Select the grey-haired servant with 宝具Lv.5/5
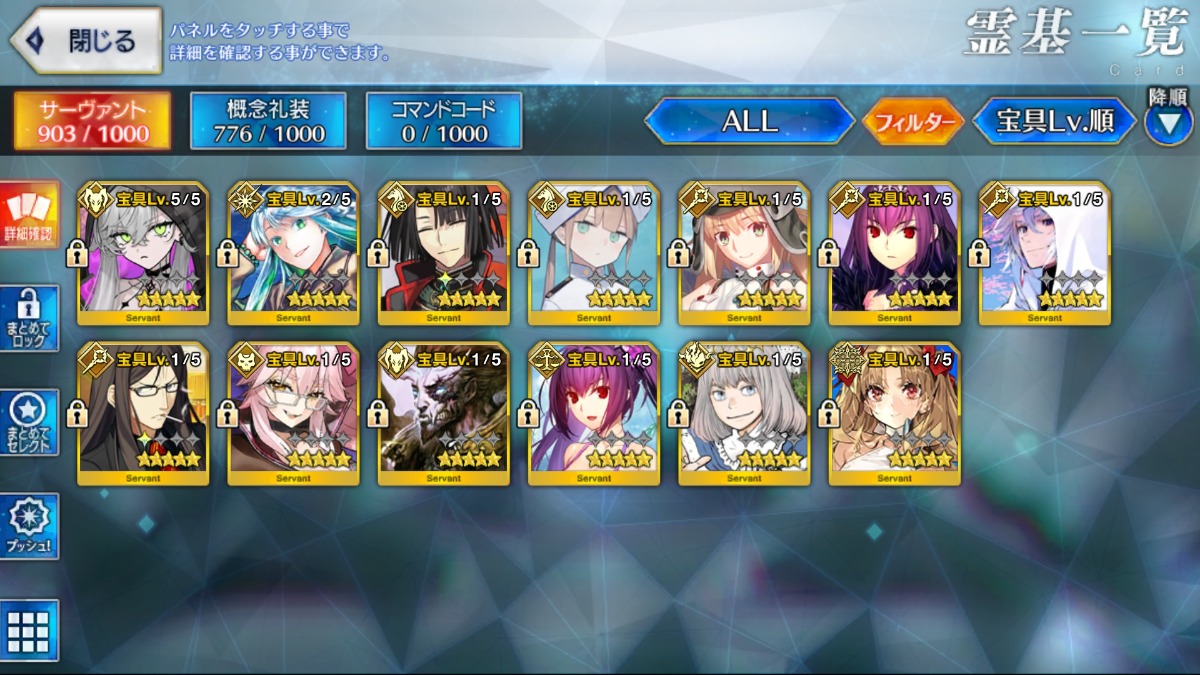This screenshot has width=1200, height=675. 143,253
